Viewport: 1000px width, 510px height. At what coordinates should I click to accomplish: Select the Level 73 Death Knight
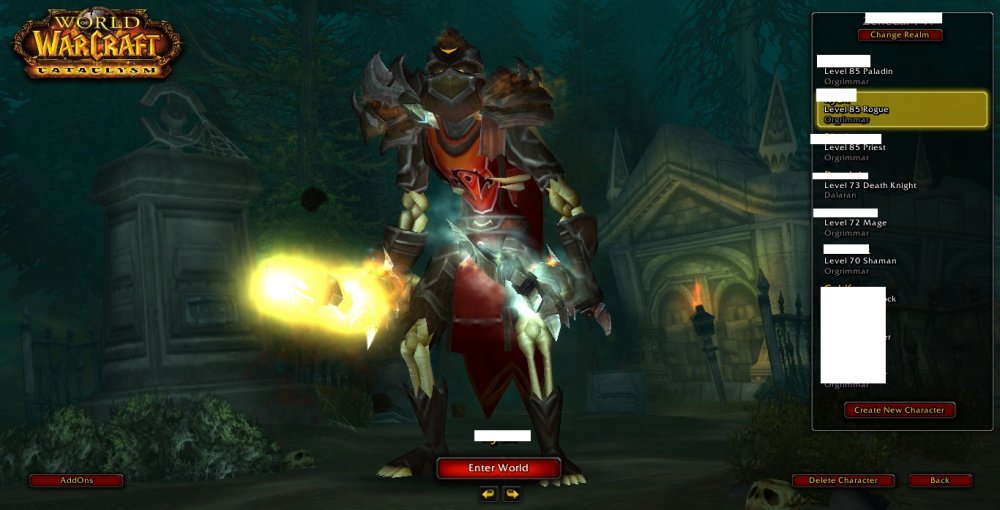coord(868,185)
